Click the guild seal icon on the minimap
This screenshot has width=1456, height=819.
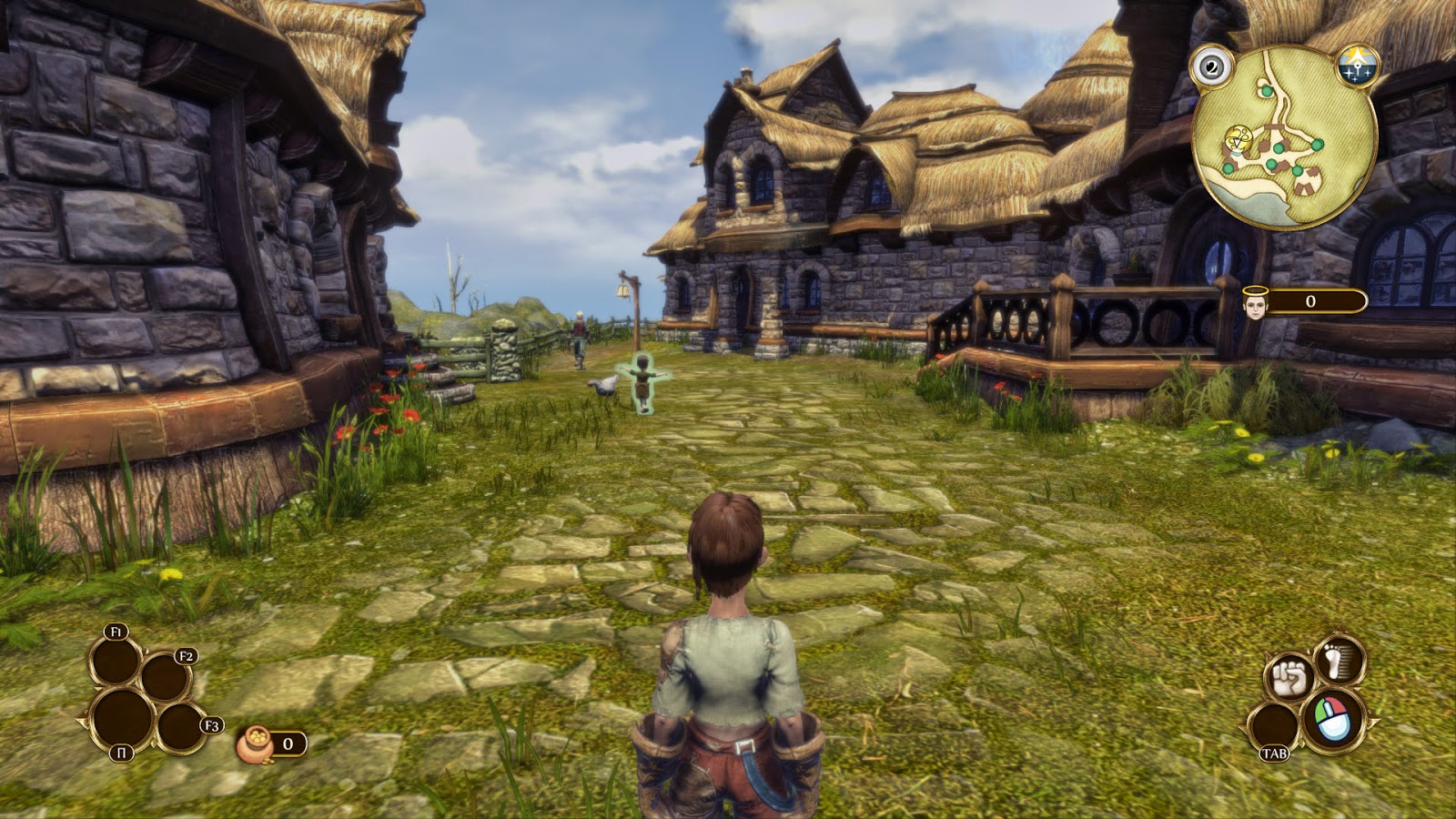tap(1236, 136)
